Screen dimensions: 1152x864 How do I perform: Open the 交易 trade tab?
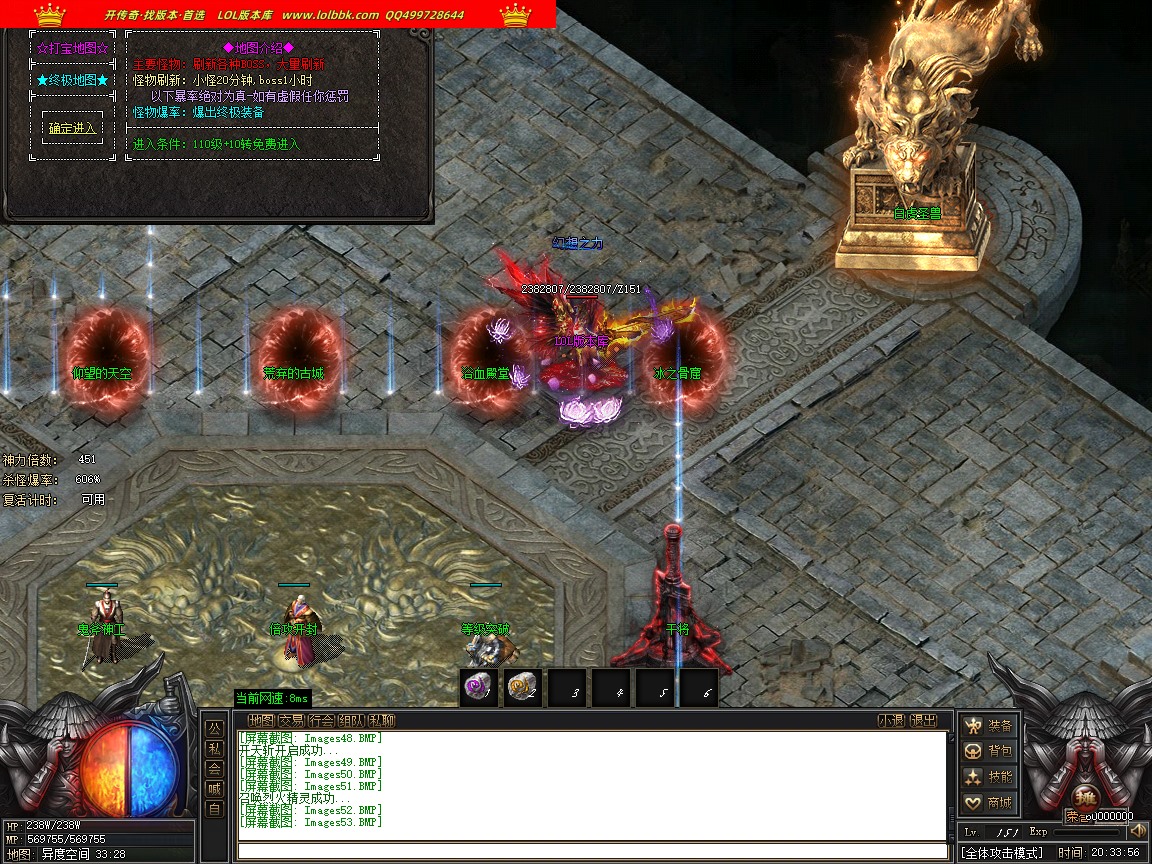(291, 720)
